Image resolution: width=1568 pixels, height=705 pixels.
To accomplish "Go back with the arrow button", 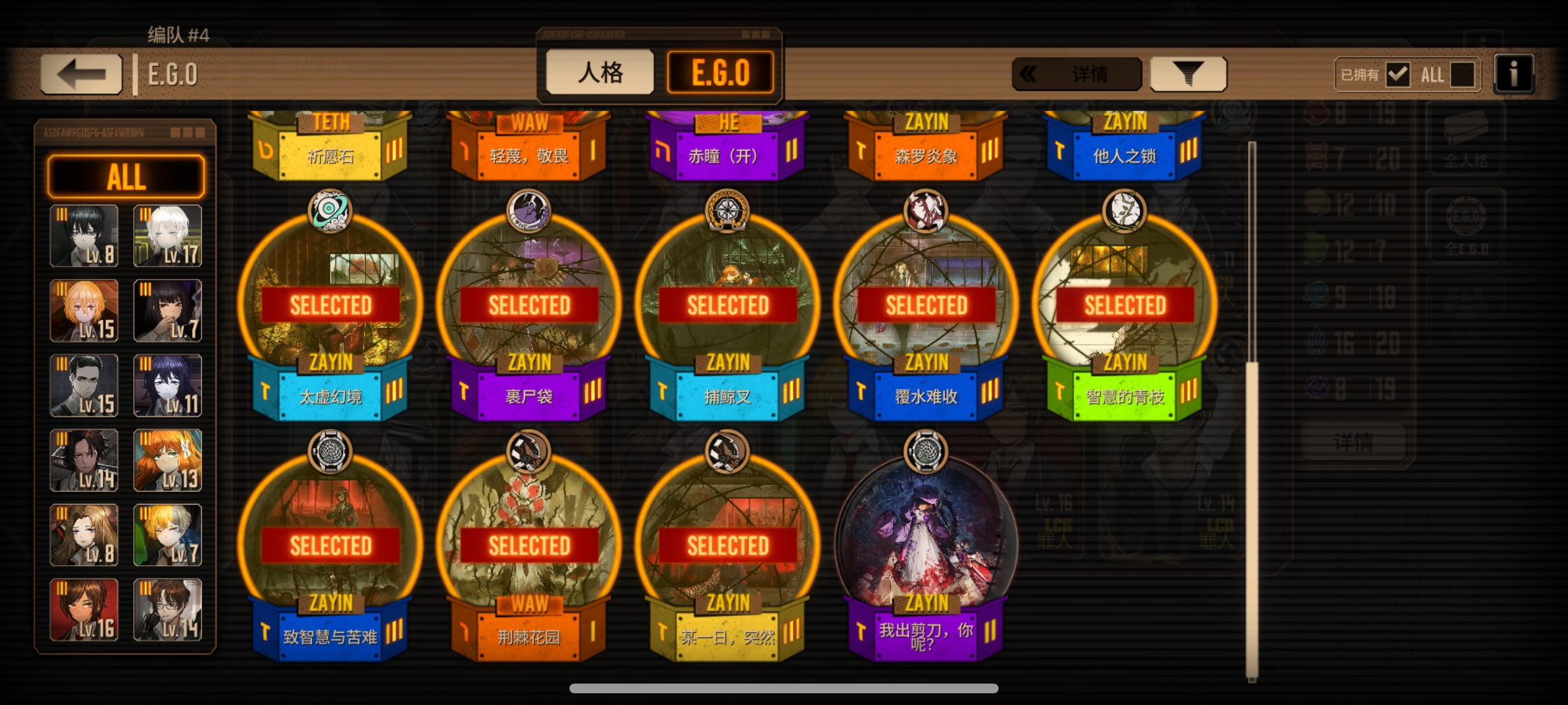I will [x=81, y=74].
